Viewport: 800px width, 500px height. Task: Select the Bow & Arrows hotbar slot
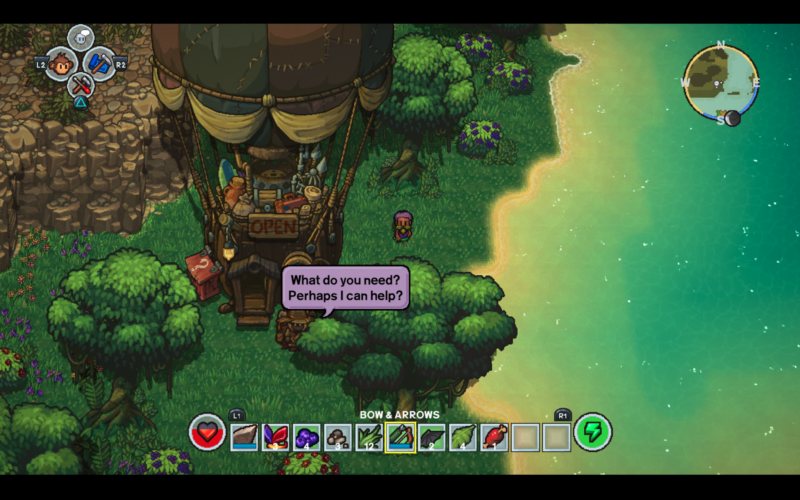(x=401, y=436)
